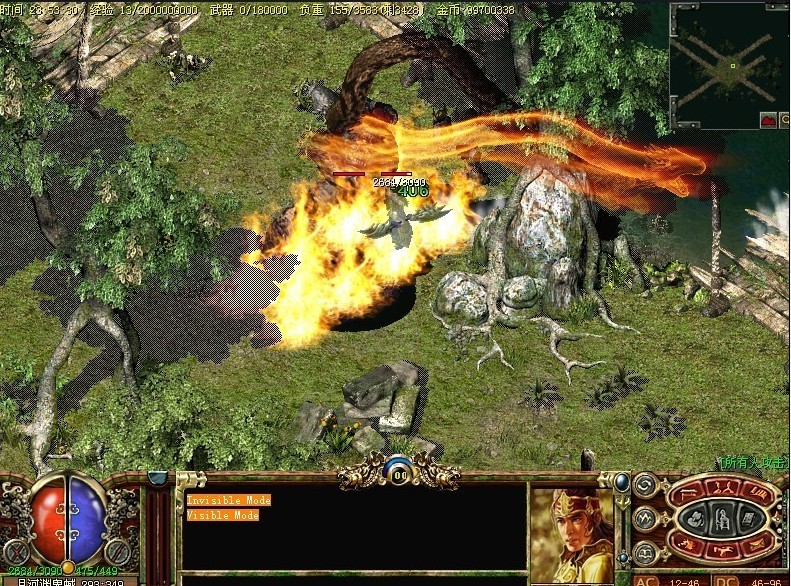Click the swirl round button
The width and height of the screenshot is (791, 586).
coord(645,487)
